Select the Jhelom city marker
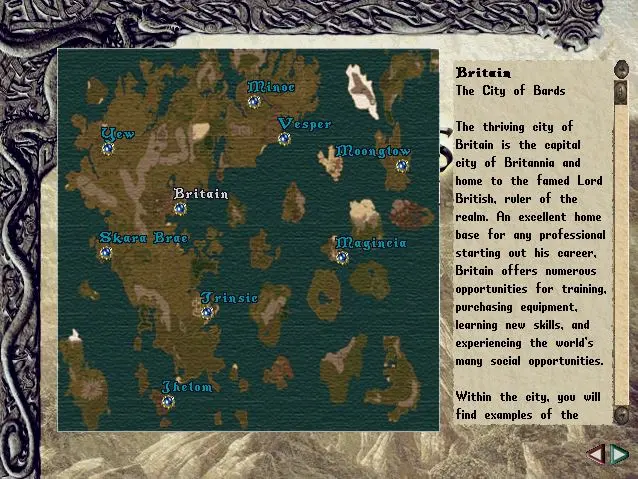The width and height of the screenshot is (638, 479). click(168, 401)
